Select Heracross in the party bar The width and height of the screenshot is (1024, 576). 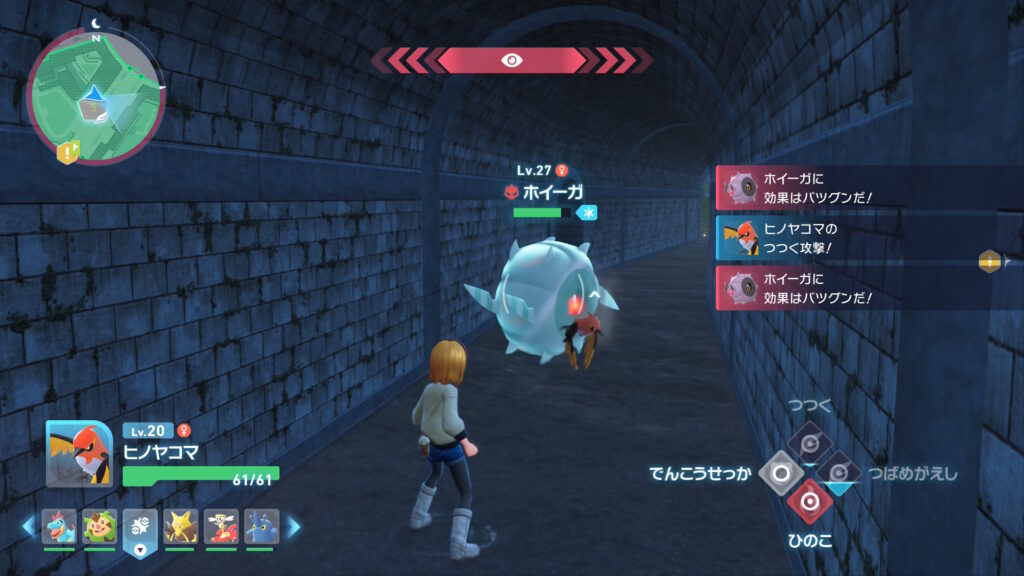[x=261, y=526]
